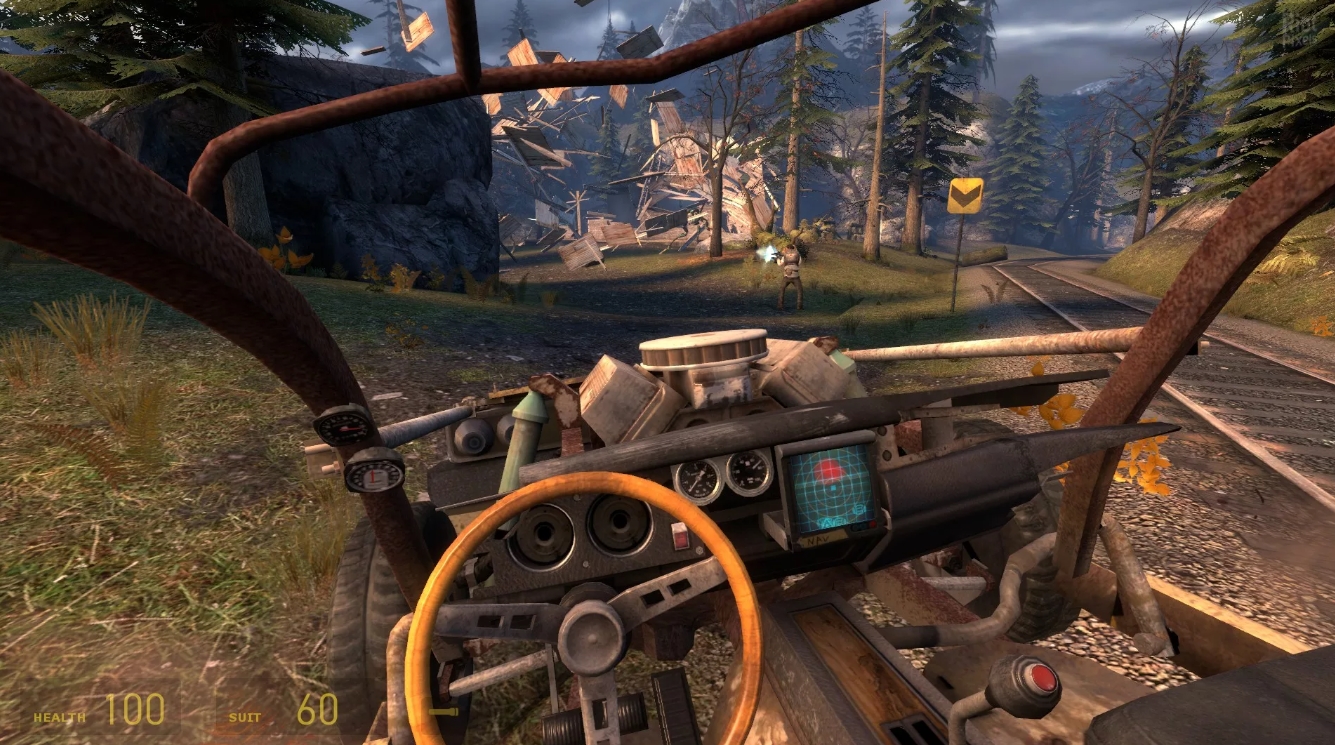Click the right dashboard gauge
The height and width of the screenshot is (745, 1335).
point(748,472)
